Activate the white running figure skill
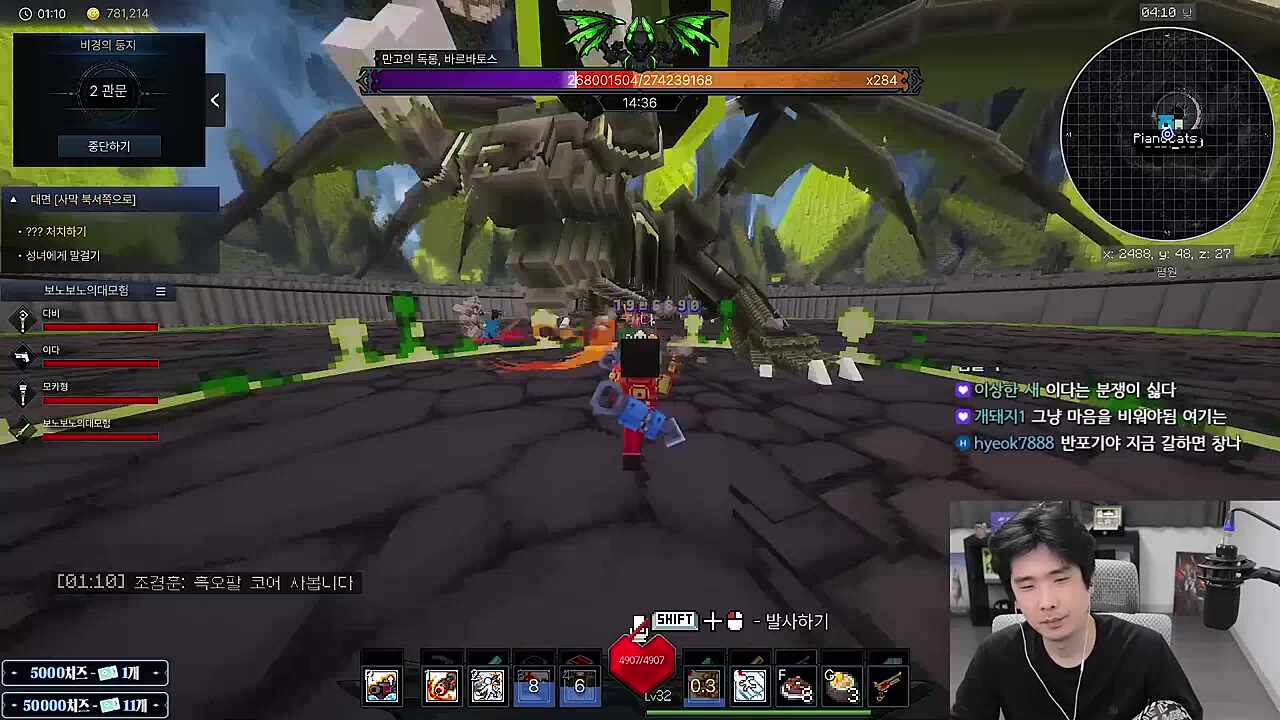This screenshot has width=1280, height=720. click(x=488, y=685)
